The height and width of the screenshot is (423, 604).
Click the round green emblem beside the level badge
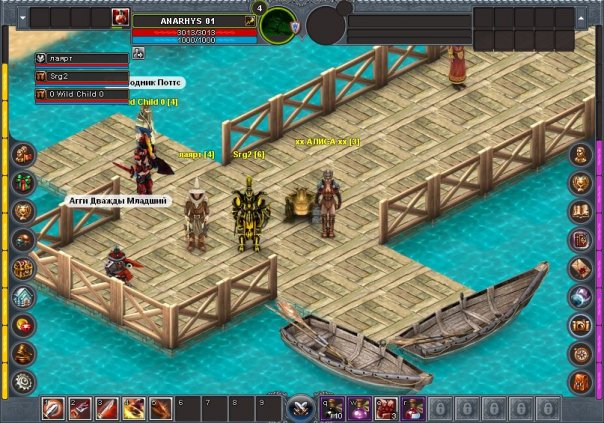click(x=277, y=25)
